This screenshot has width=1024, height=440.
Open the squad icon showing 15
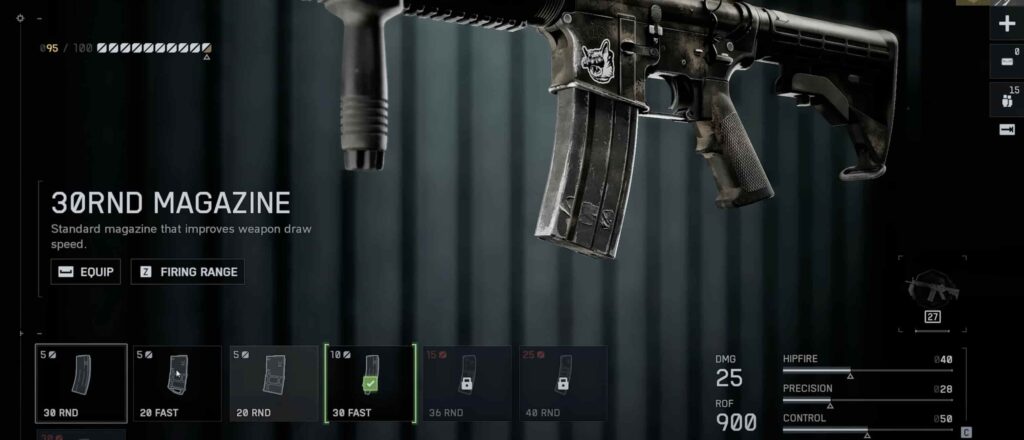(1007, 98)
